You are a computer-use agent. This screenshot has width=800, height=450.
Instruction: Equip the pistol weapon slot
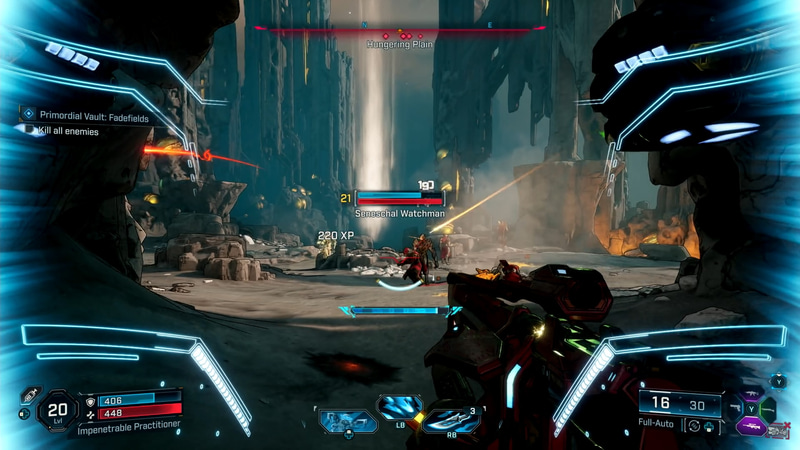coord(733,408)
